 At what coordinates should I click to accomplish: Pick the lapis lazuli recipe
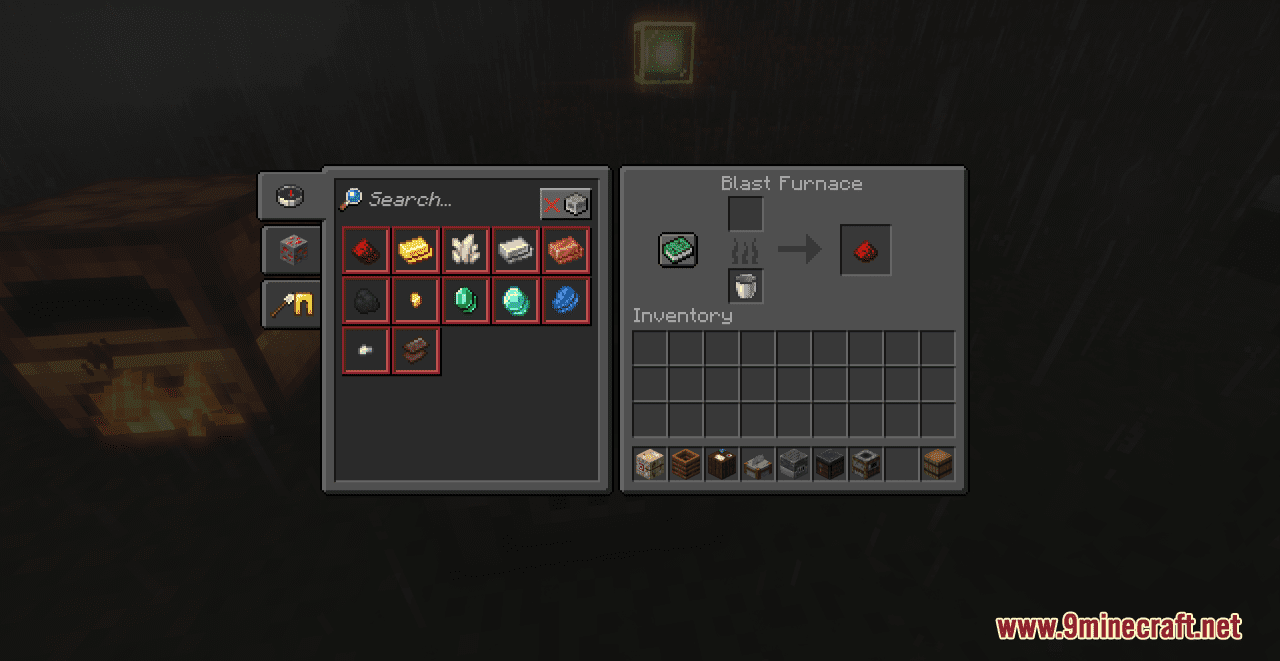point(566,301)
